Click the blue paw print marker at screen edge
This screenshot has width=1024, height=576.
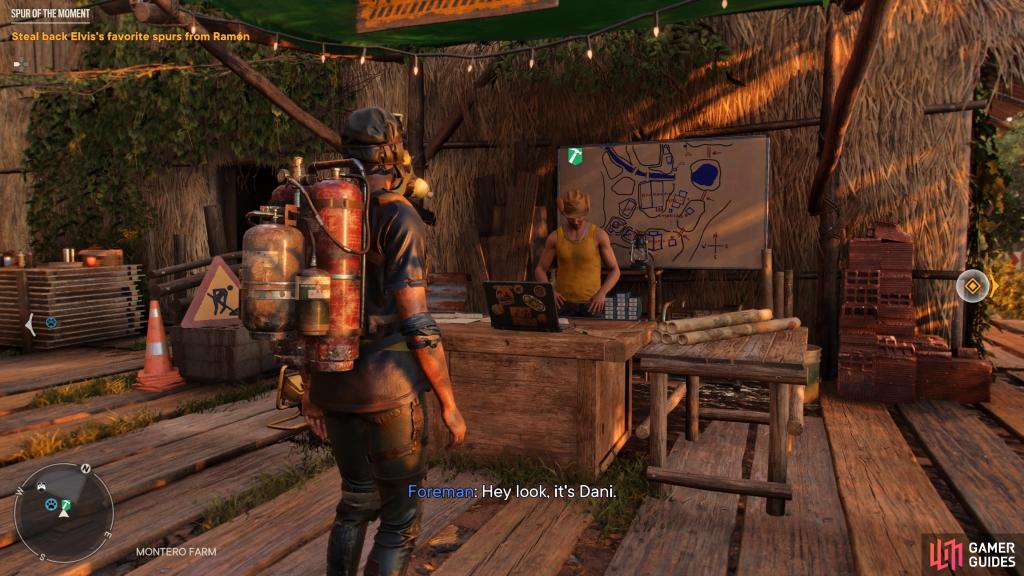click(x=50, y=323)
